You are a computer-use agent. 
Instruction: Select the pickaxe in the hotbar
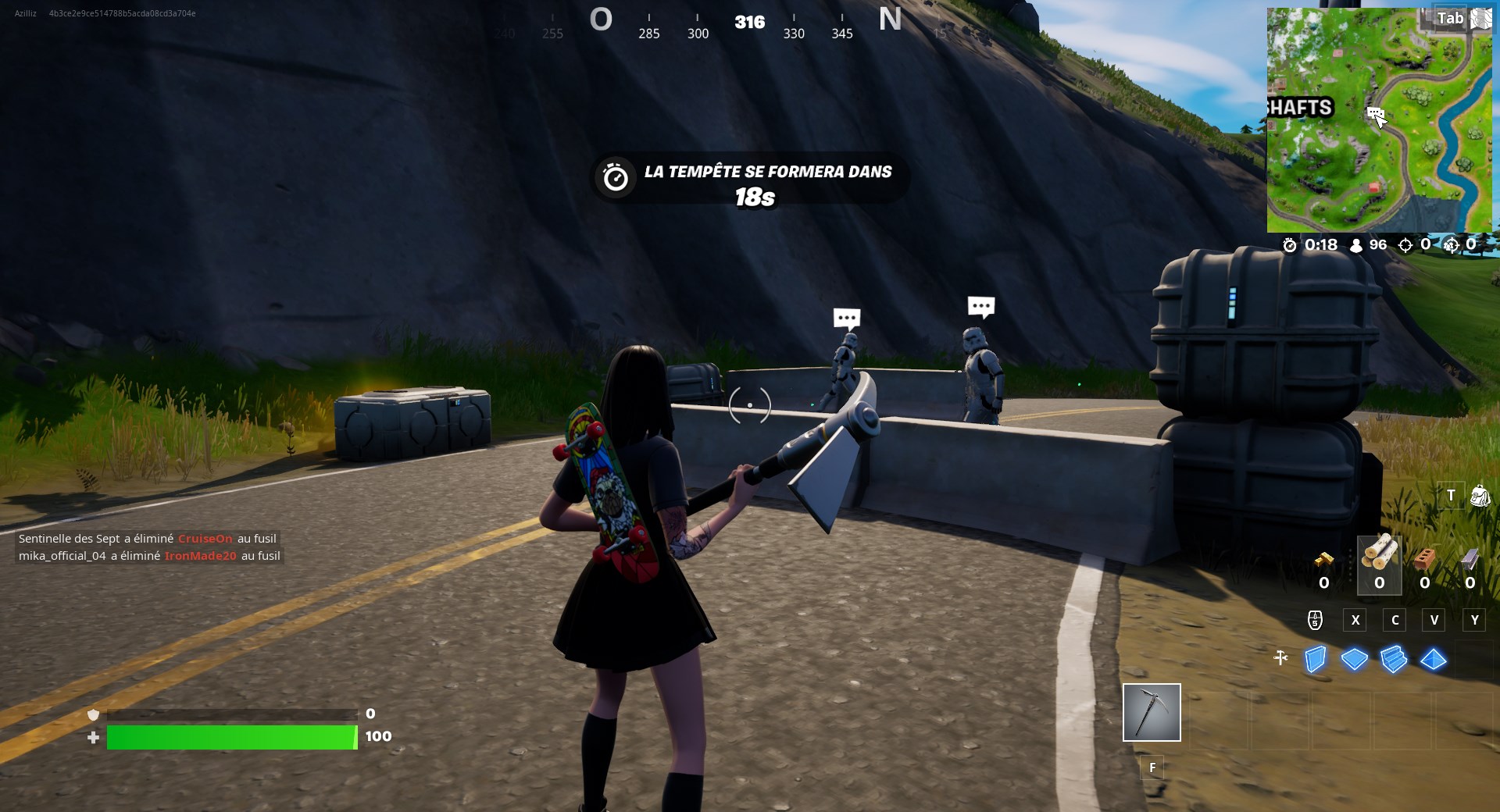[1152, 712]
